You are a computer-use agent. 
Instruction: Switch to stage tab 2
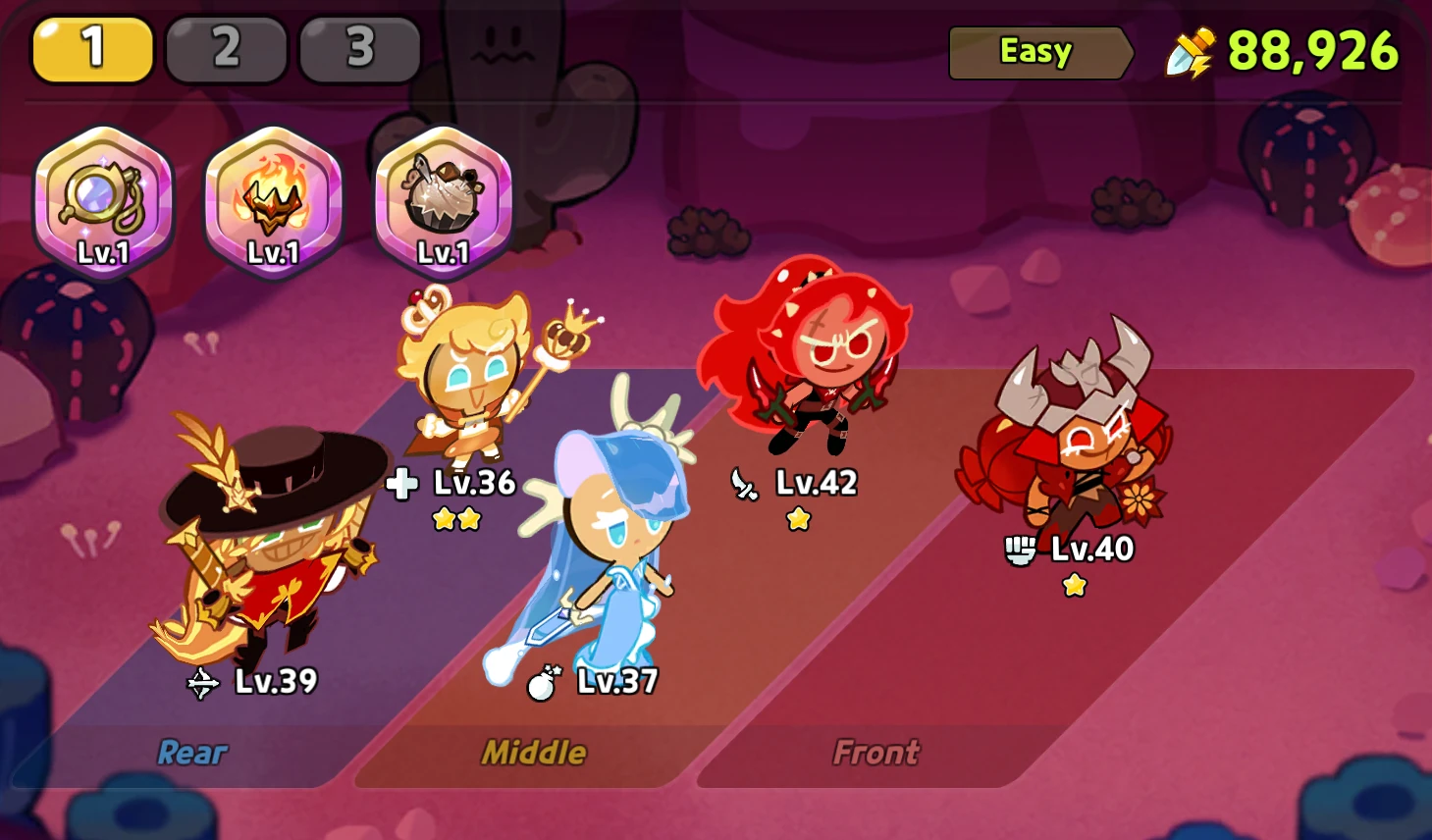pos(225,48)
